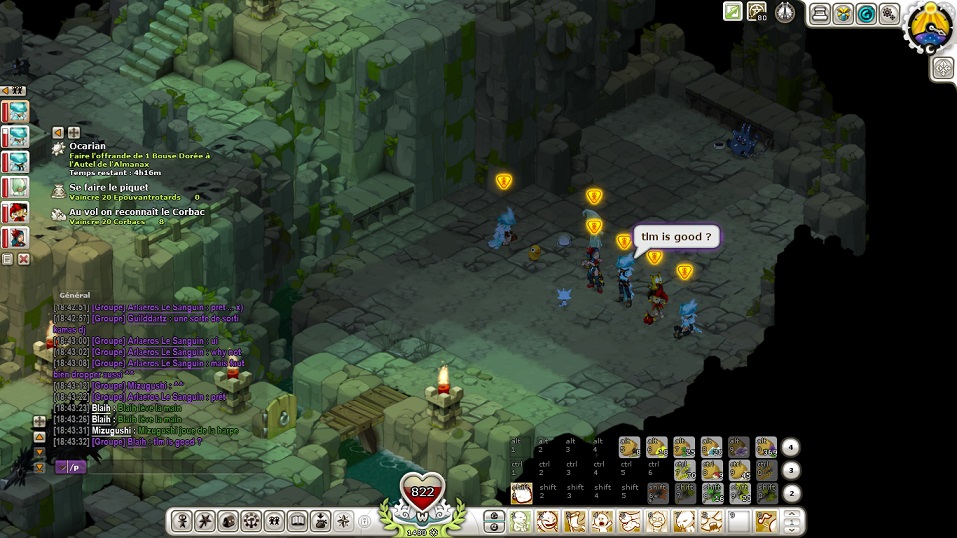Switch to shortcut bar number 2

coord(790,493)
